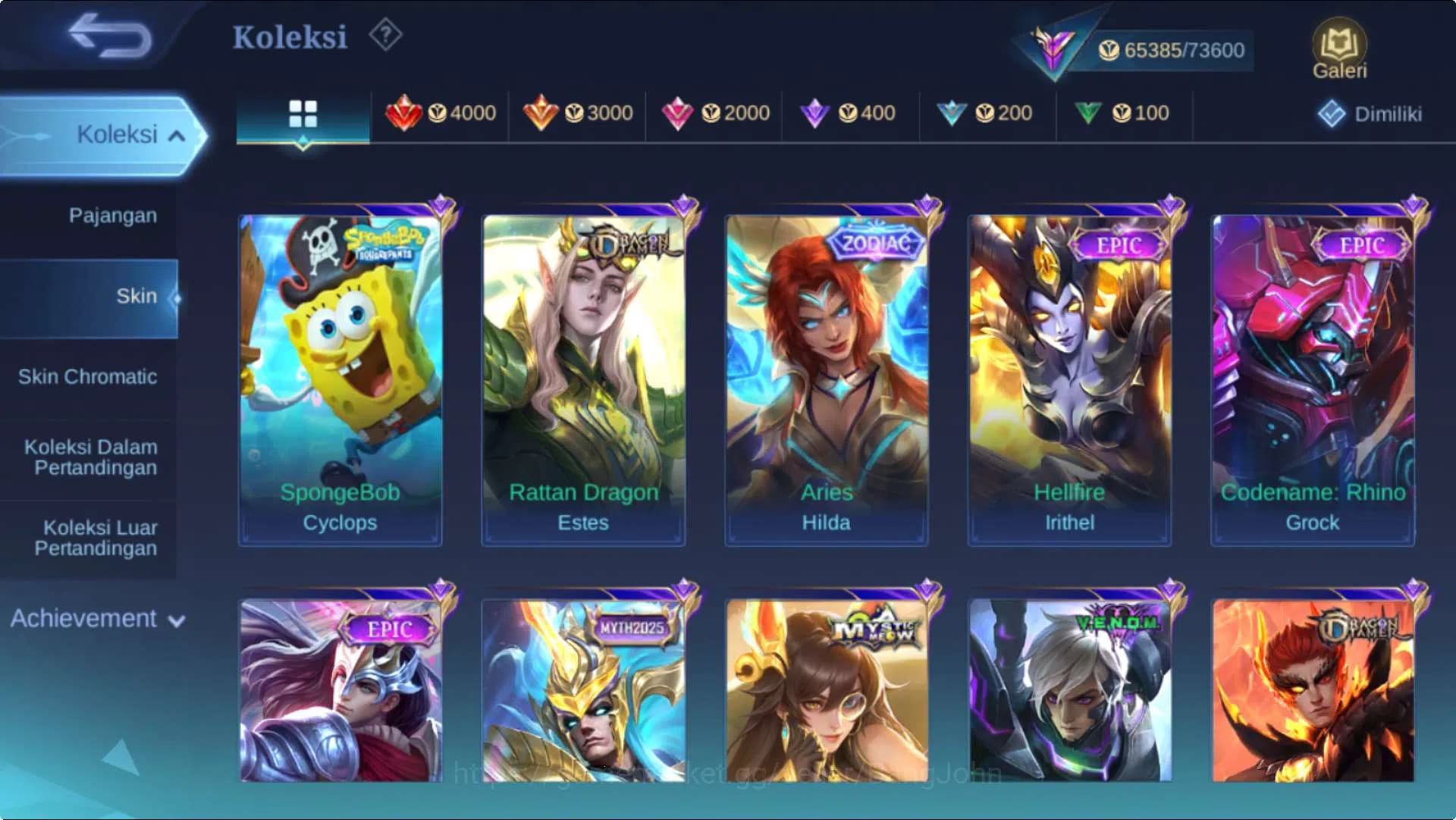Expand the Achievement sidebar section

(x=94, y=618)
